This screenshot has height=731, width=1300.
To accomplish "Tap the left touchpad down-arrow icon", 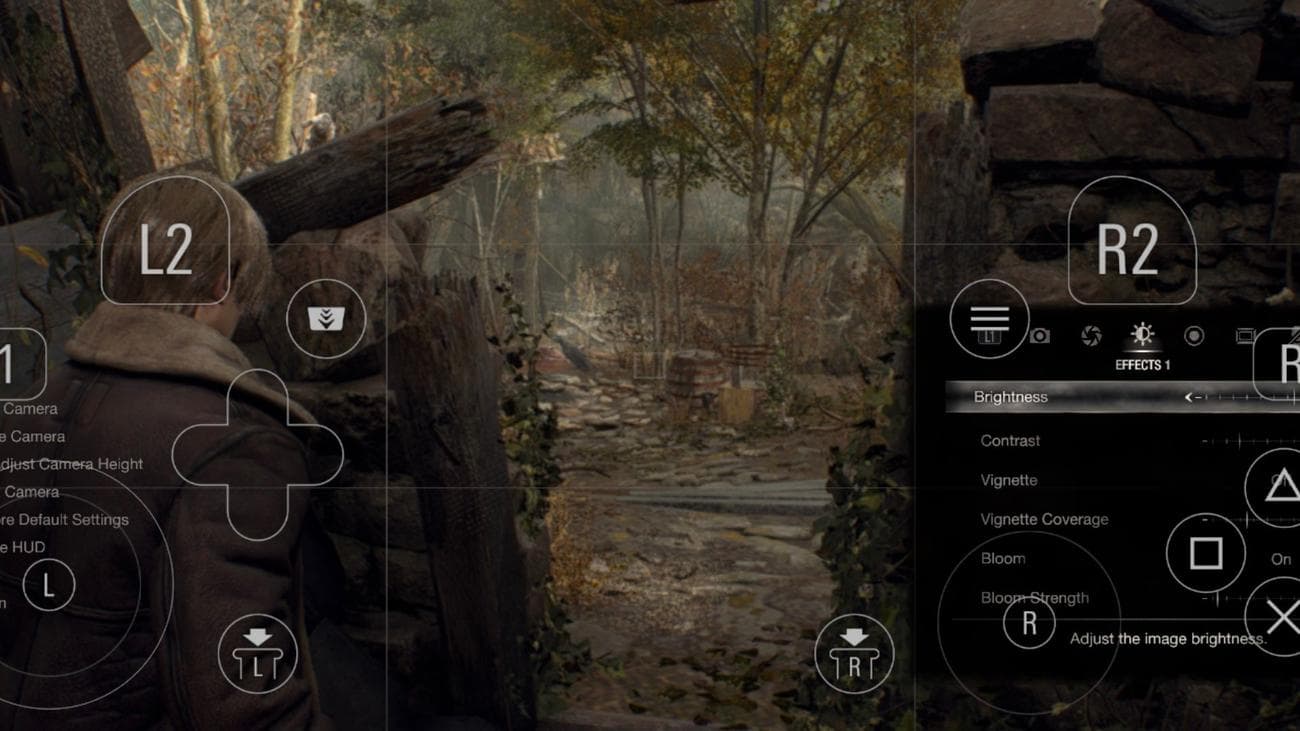I will 256,652.
